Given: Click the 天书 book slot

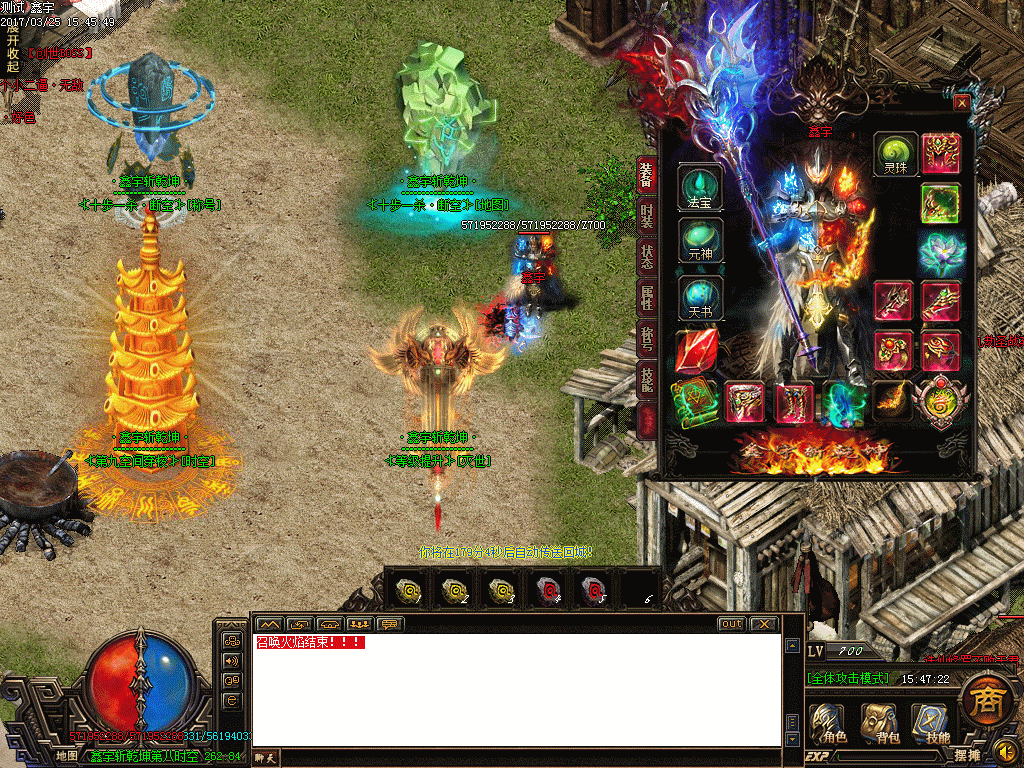Looking at the screenshot, I should coord(700,298).
